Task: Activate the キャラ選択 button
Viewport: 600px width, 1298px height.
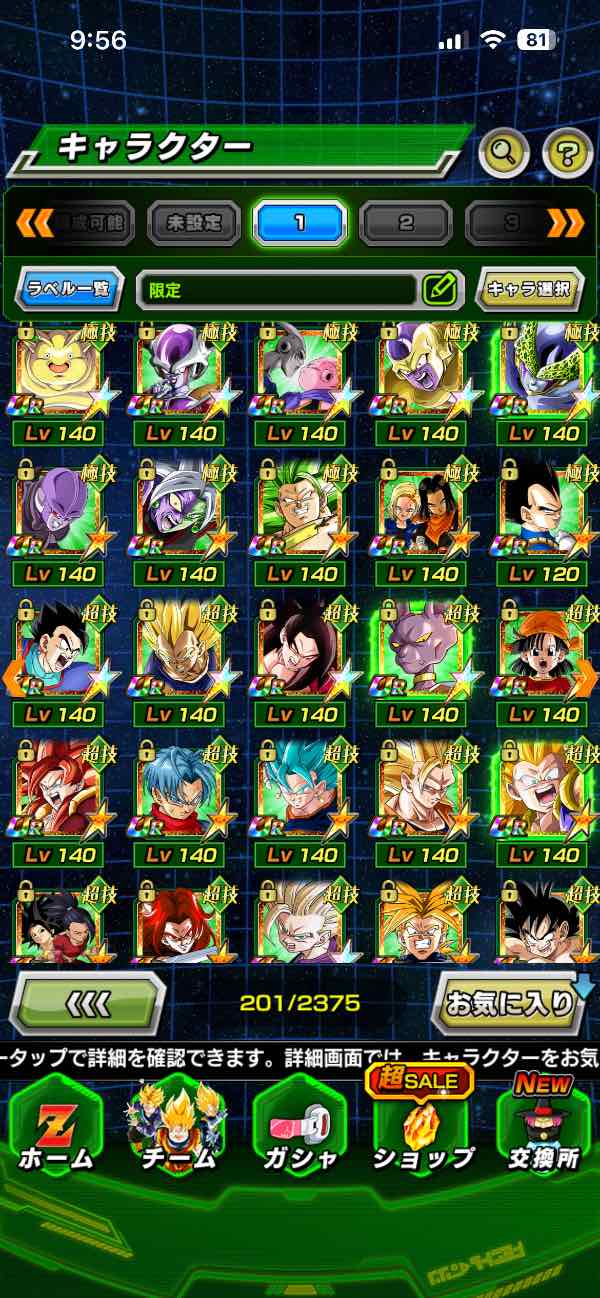Action: tap(528, 290)
